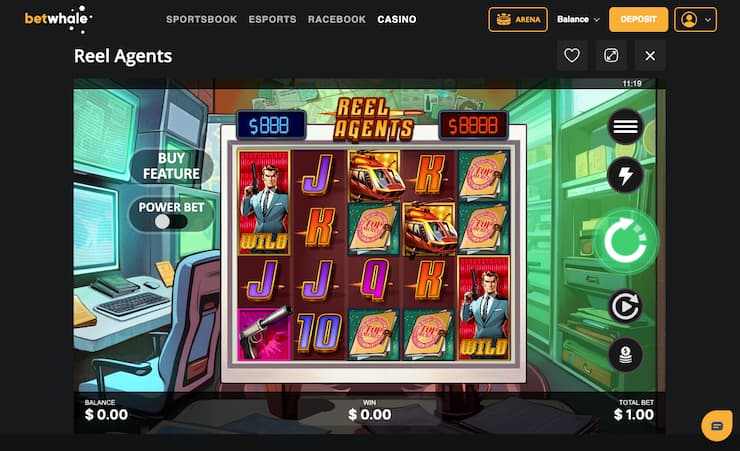
Task: Open the user account menu
Action: 696,19
